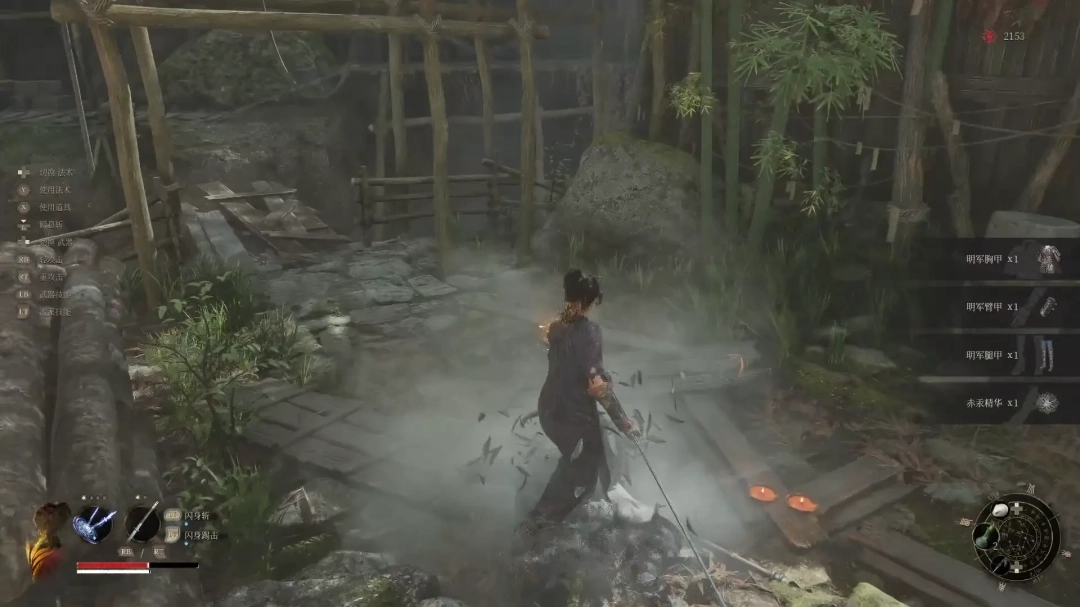Open the circular item wheel compass
The height and width of the screenshot is (607, 1080).
[x=1016, y=535]
